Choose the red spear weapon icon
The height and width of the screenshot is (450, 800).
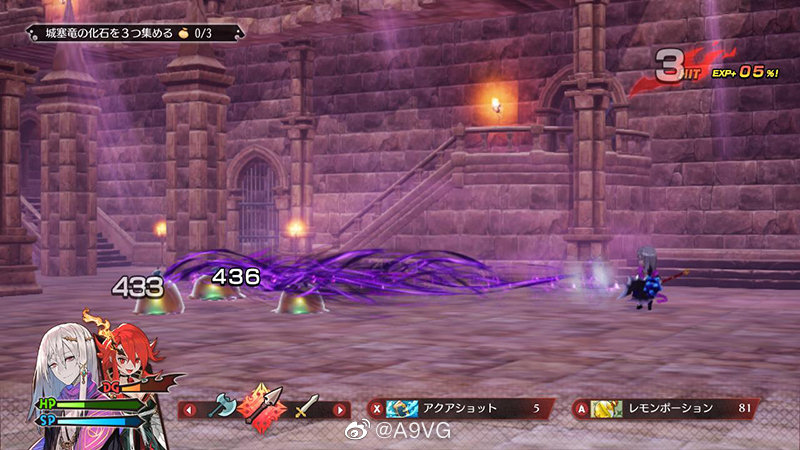pos(263,407)
